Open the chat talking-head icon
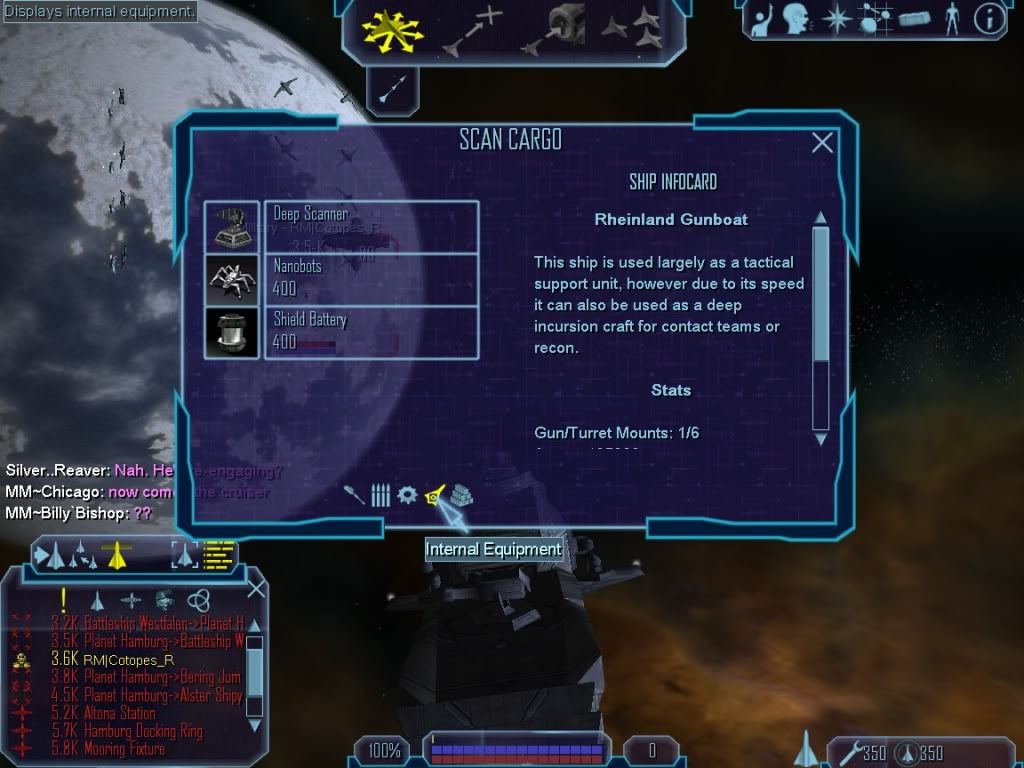The width and height of the screenshot is (1024, 768). 797,19
